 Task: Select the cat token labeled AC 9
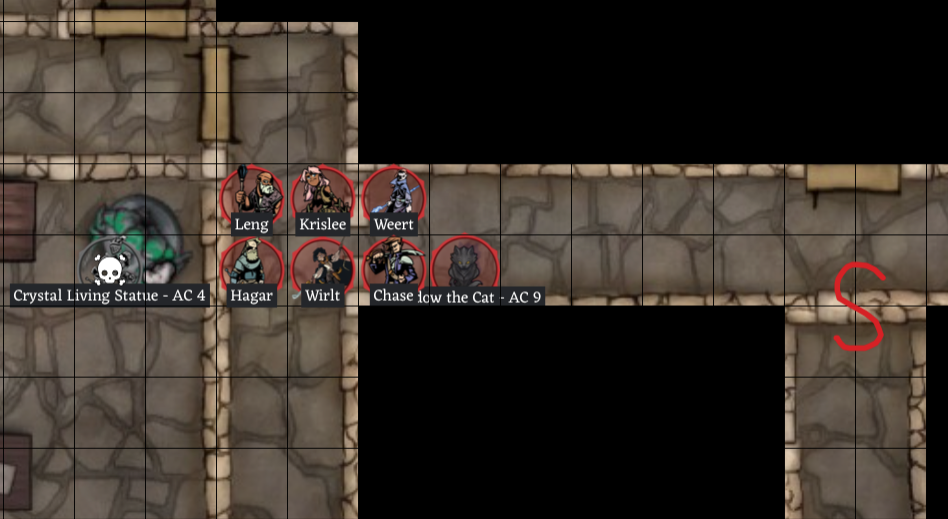point(466,266)
